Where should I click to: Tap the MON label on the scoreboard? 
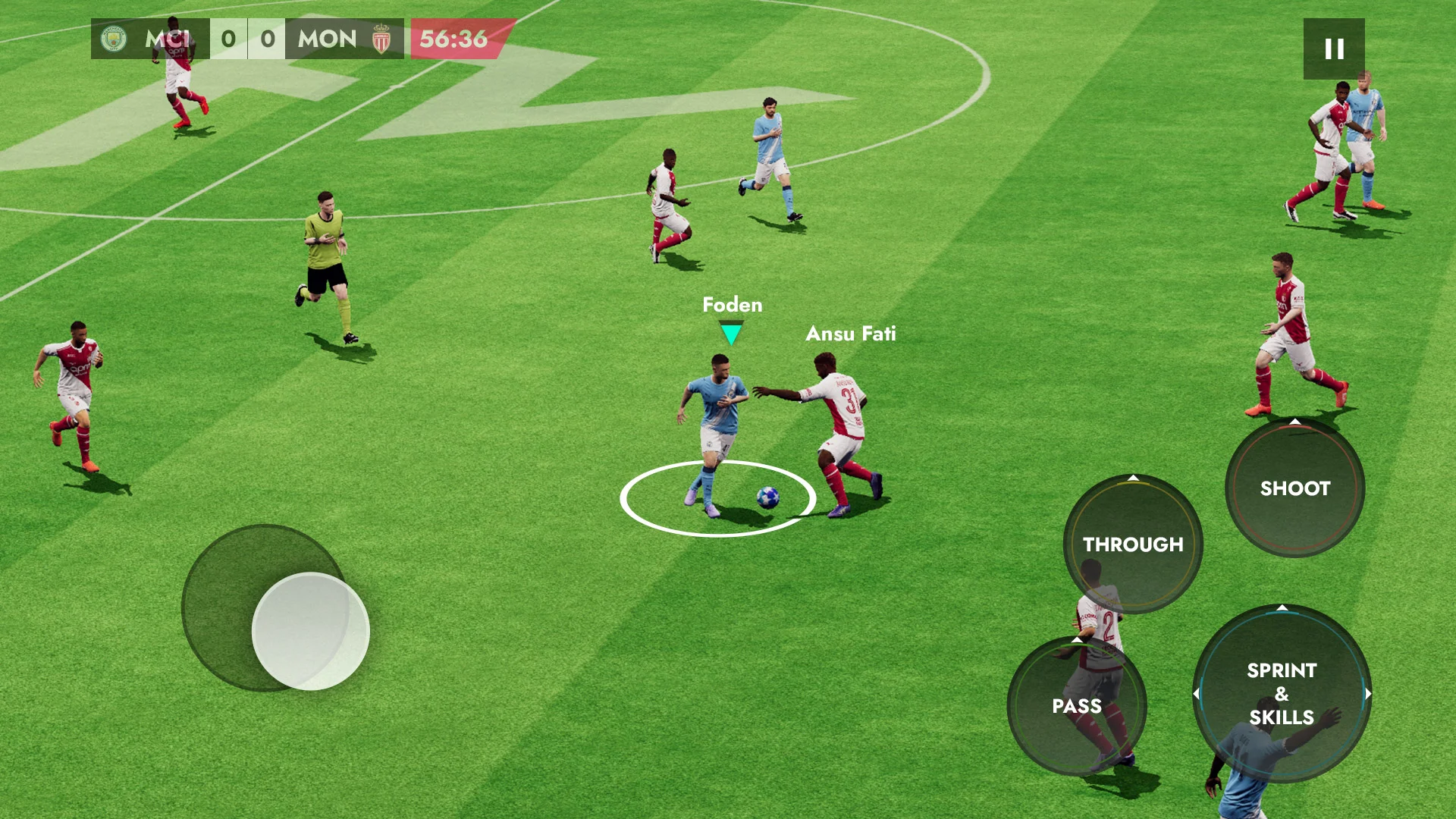328,39
